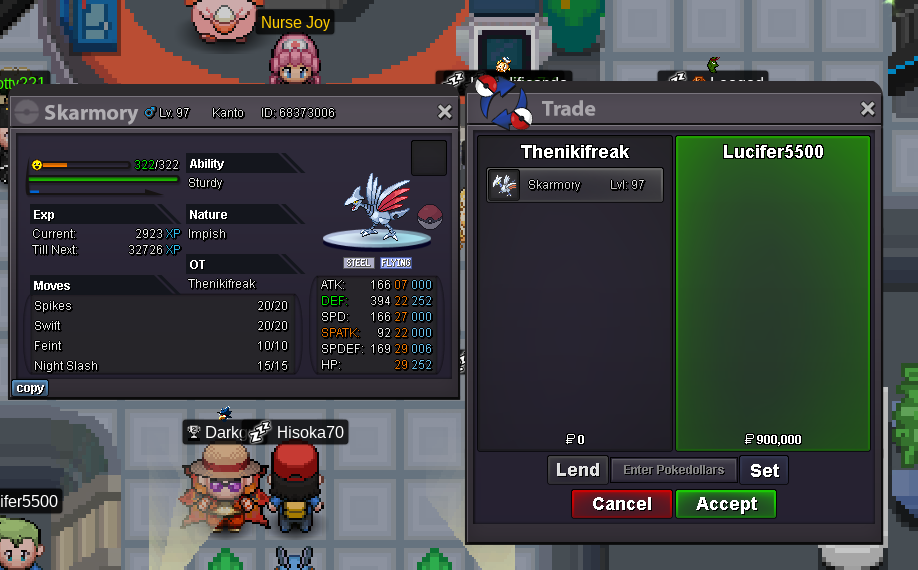Copy the Skarmory stats
The width and height of the screenshot is (918, 570).
point(30,388)
